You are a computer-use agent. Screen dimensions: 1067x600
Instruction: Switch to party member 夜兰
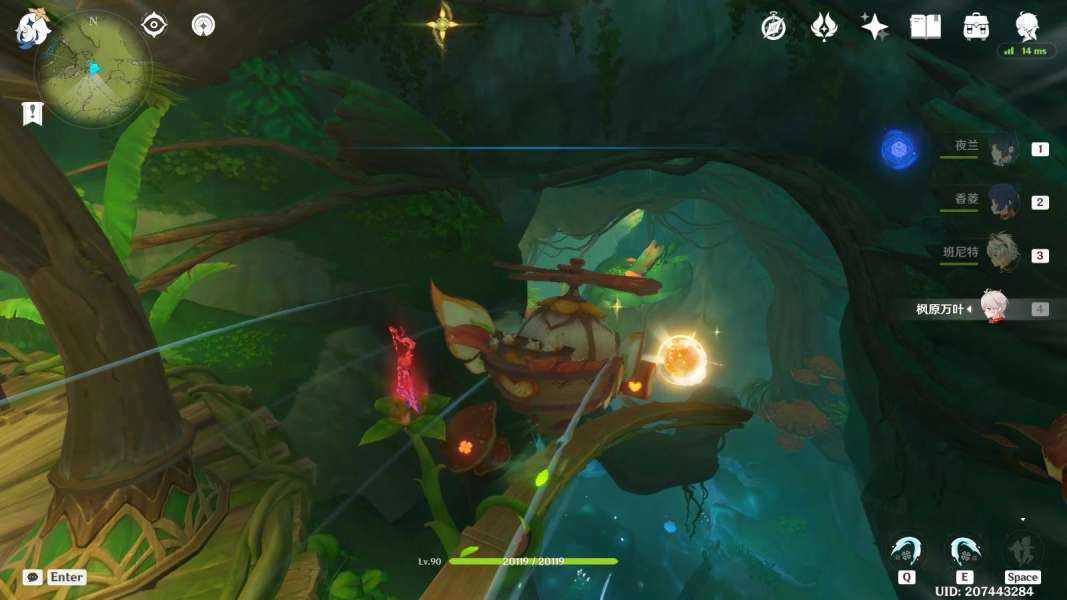tap(1003, 149)
